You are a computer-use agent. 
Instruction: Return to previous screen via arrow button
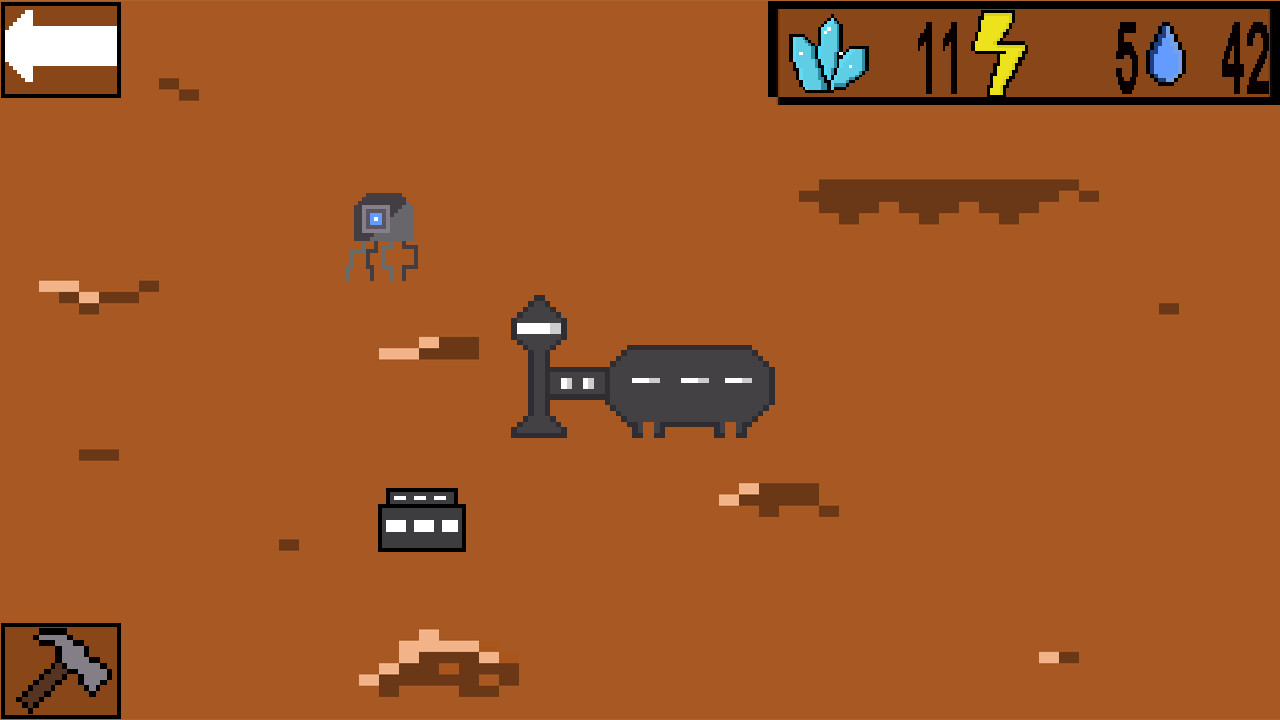(60, 48)
